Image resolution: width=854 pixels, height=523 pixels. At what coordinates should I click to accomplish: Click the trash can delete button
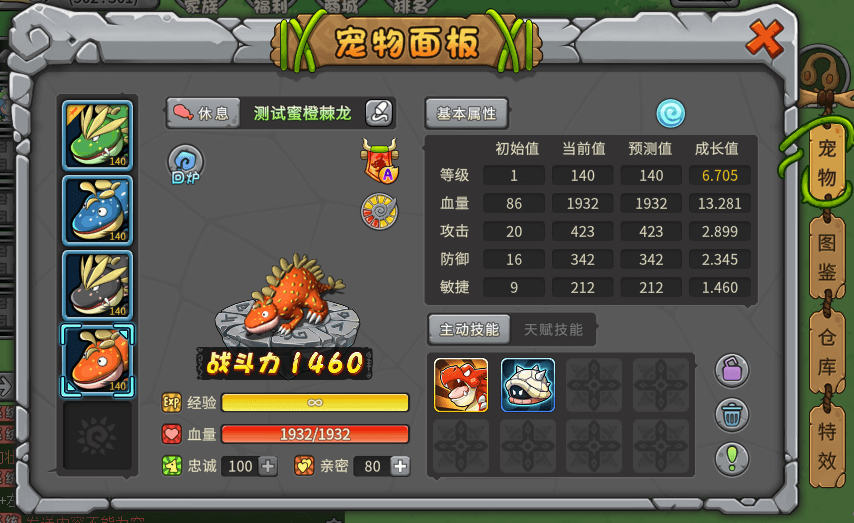click(x=732, y=413)
